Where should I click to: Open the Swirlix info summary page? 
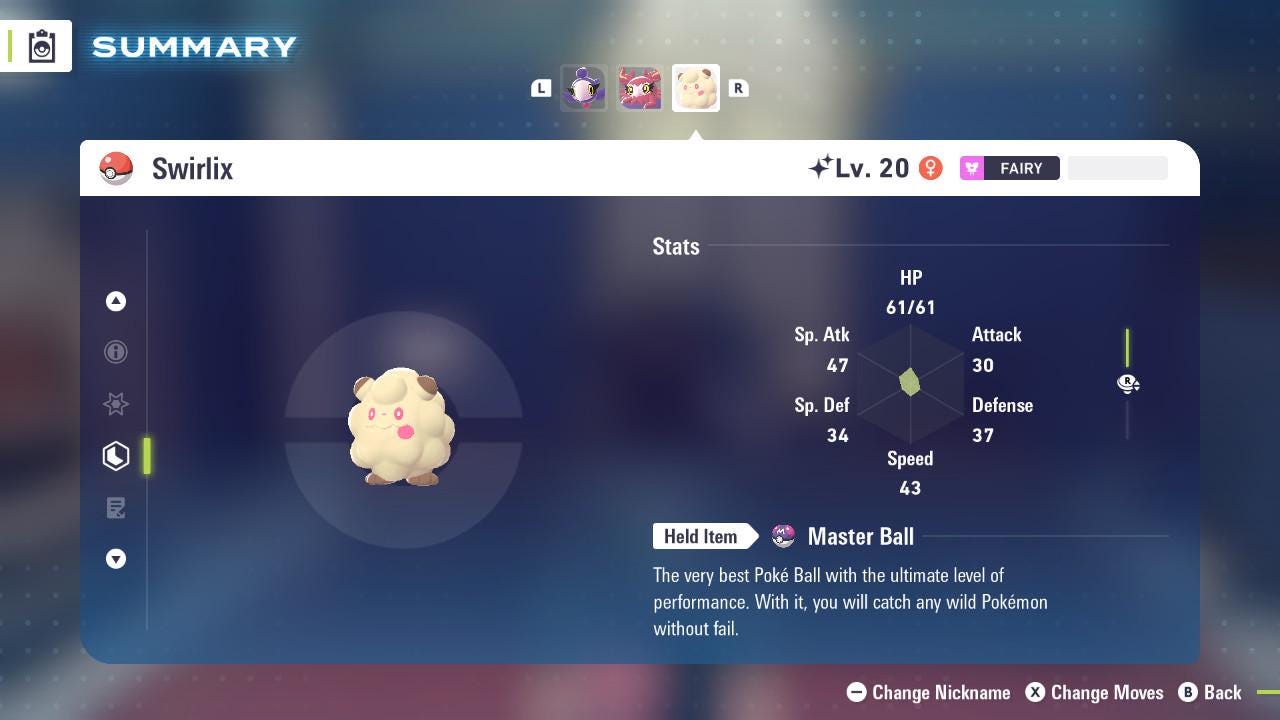[116, 352]
